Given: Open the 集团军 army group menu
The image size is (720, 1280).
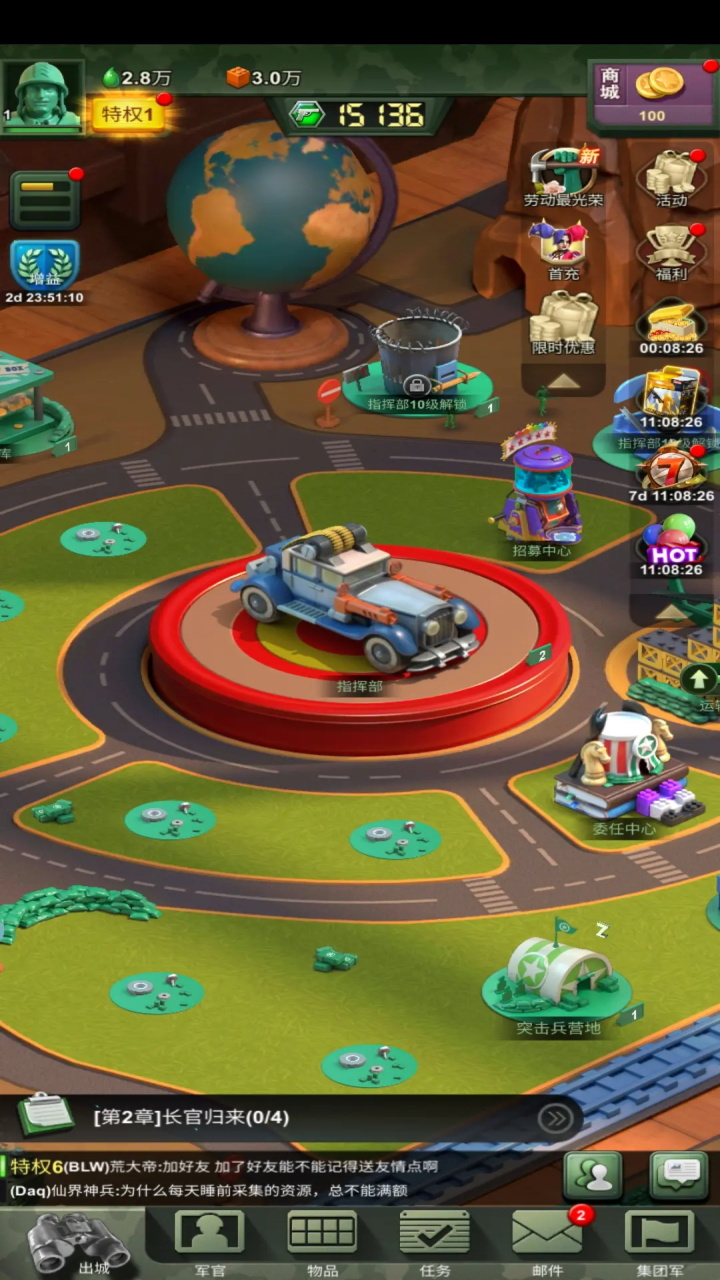Looking at the screenshot, I should [x=660, y=1240].
